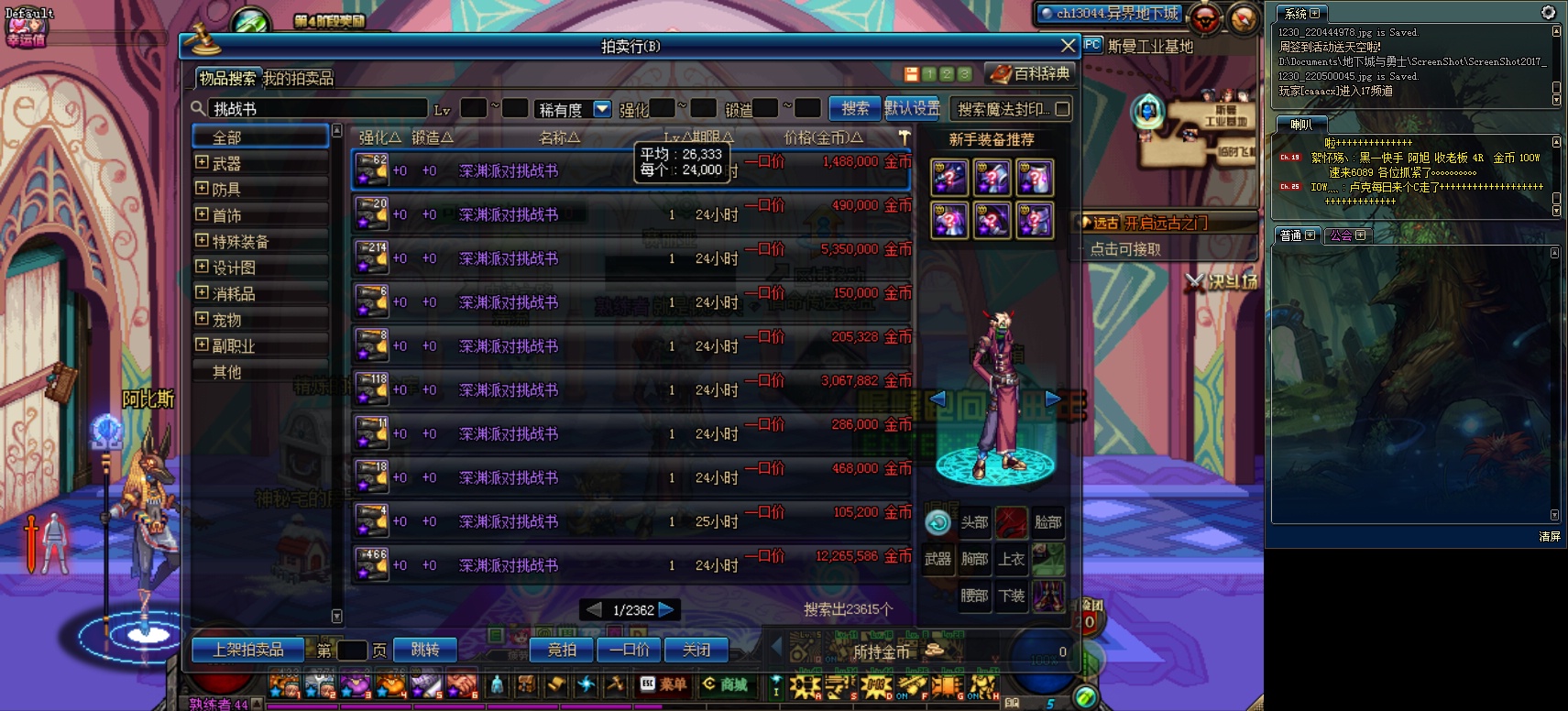Expand the 防具 armor category

pos(203,189)
